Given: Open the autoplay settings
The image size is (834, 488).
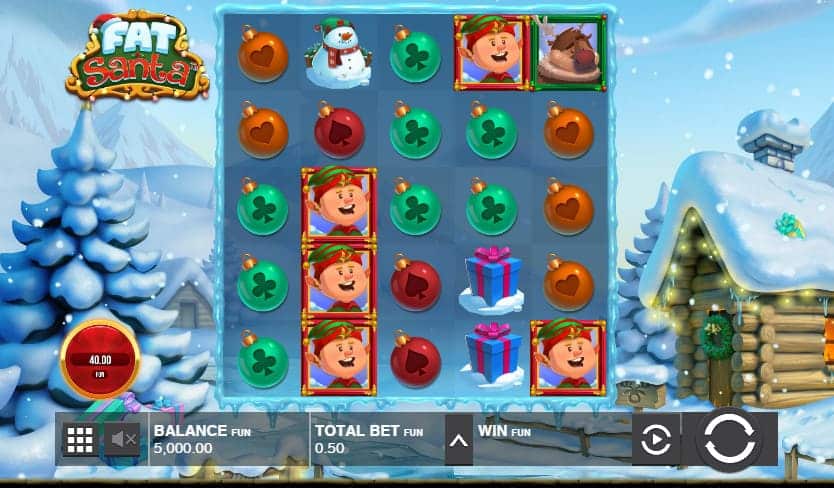Looking at the screenshot, I should point(655,439).
